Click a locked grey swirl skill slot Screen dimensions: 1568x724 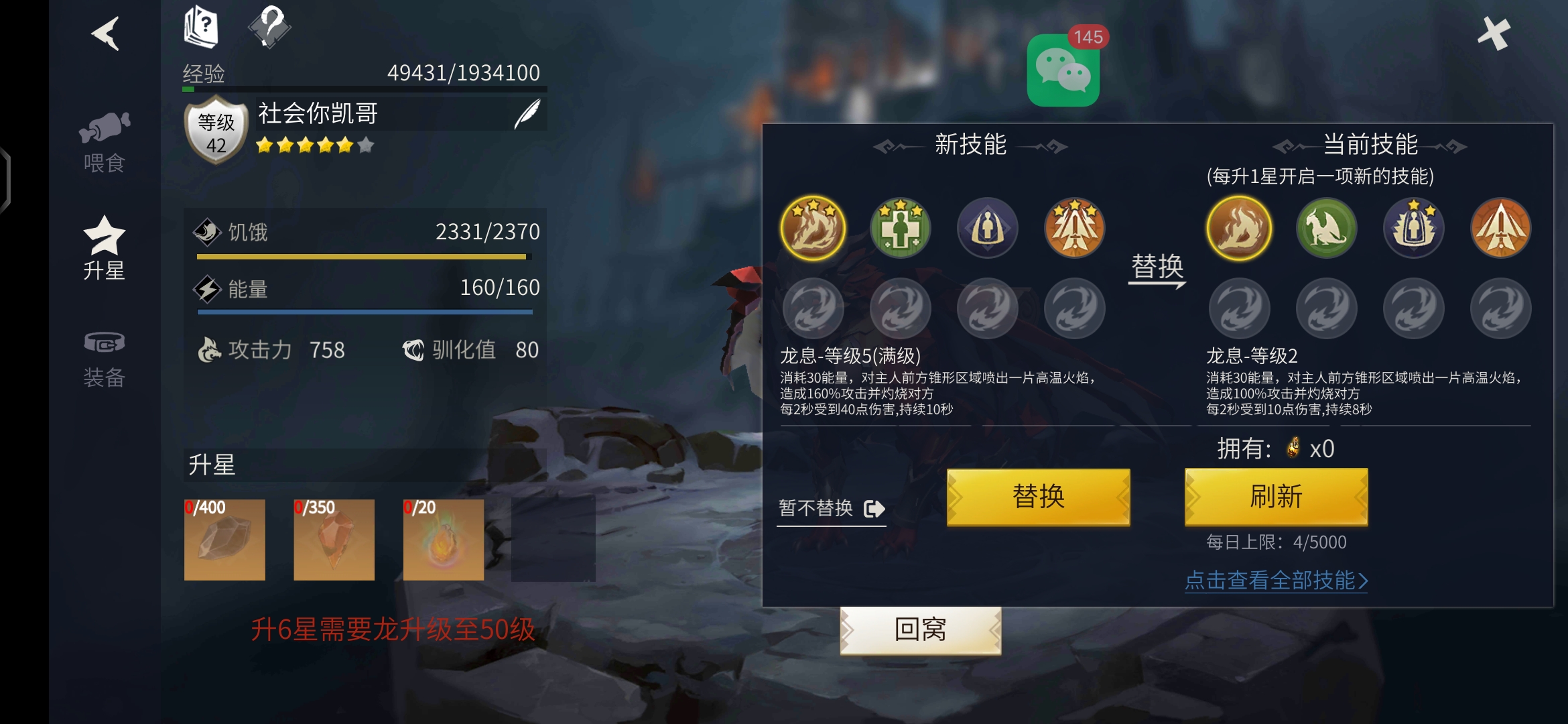tap(812, 308)
